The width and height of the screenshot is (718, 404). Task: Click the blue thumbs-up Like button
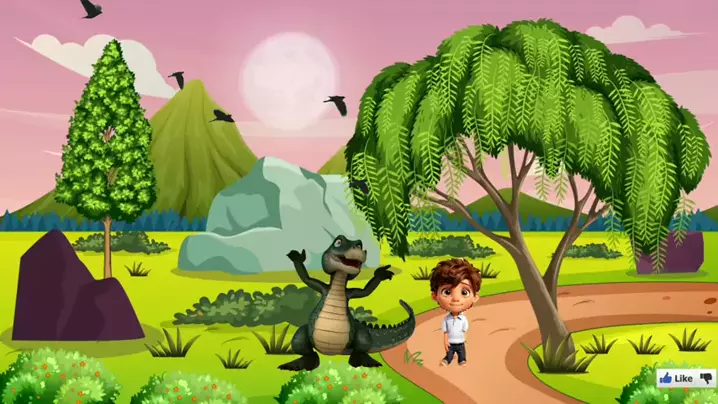click(676, 379)
